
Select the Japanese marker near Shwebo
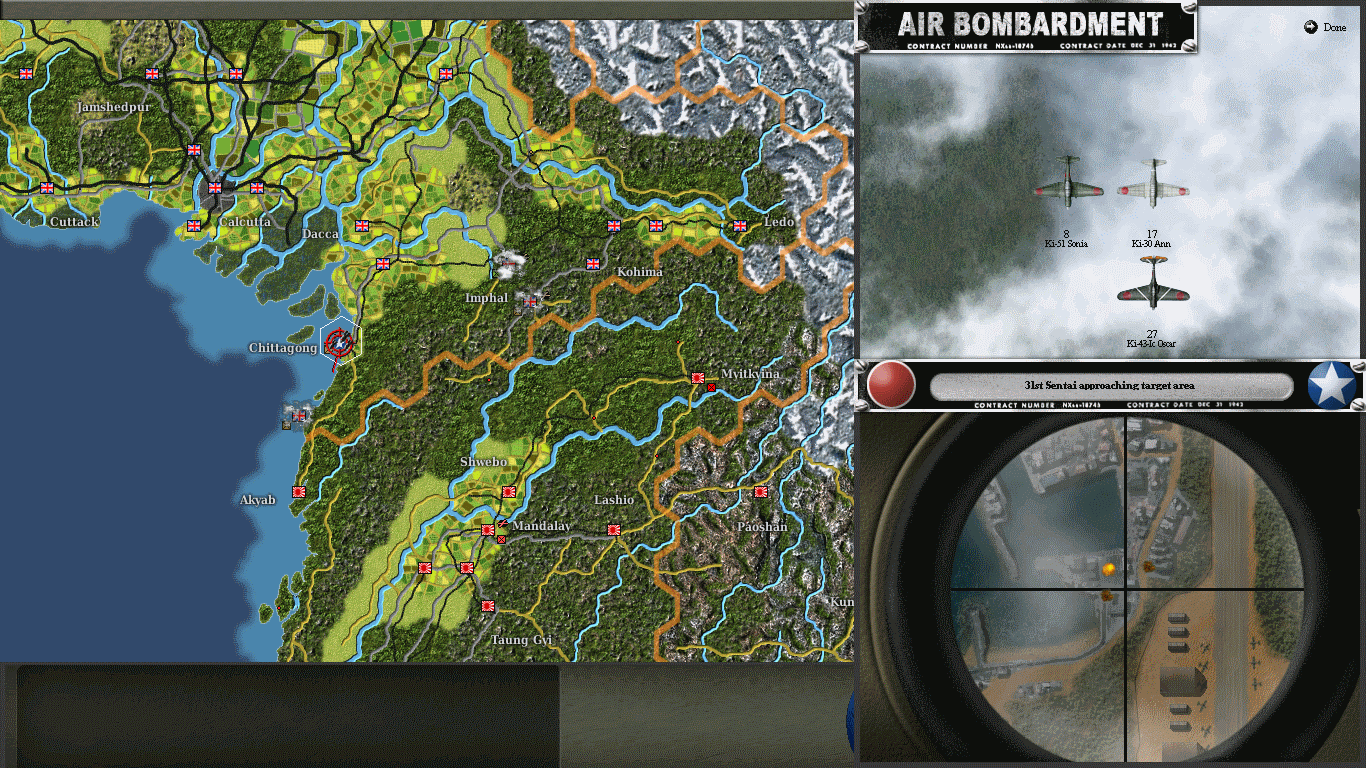pyautogui.click(x=509, y=491)
